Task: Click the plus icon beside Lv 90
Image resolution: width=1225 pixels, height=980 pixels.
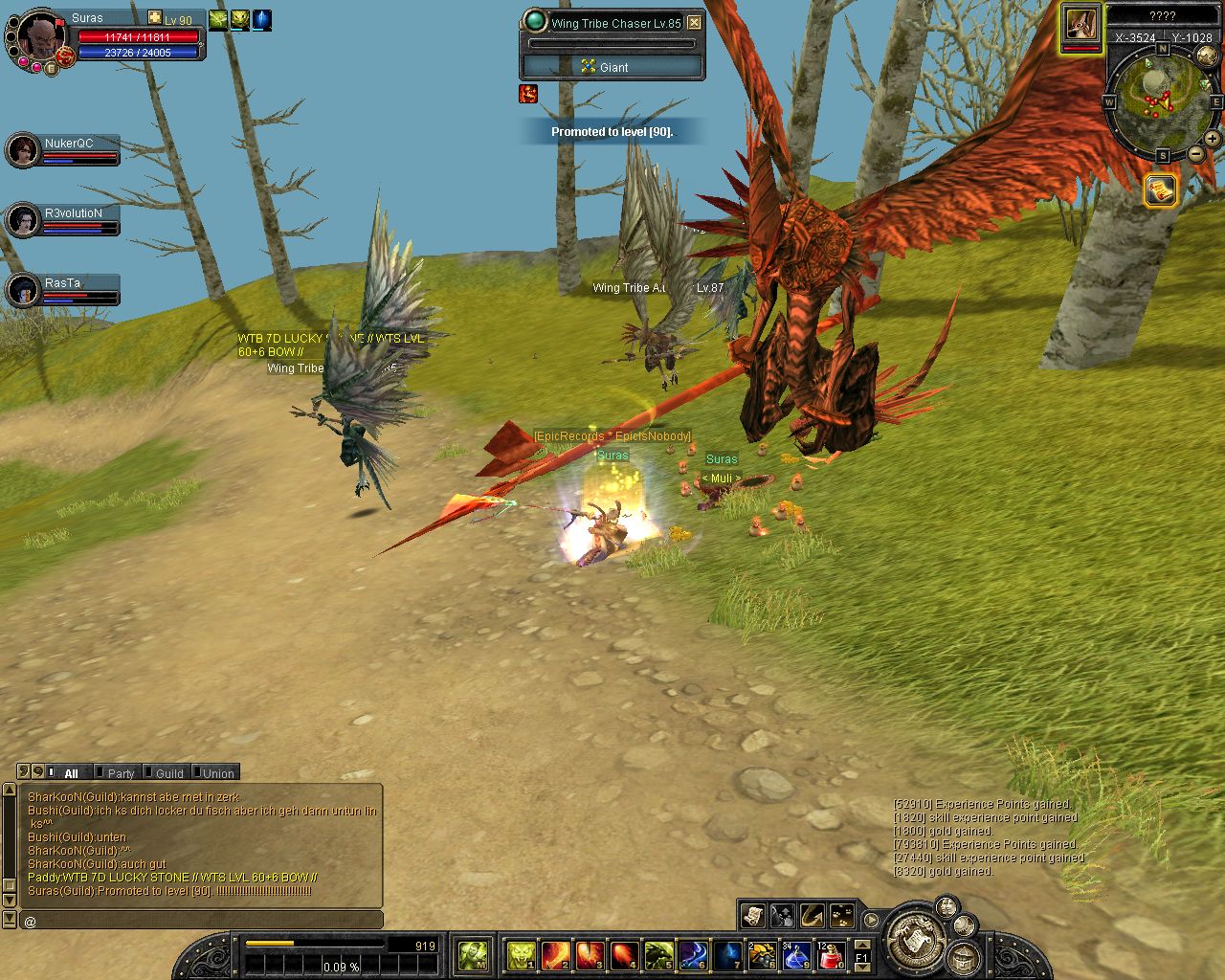Action: [x=155, y=17]
